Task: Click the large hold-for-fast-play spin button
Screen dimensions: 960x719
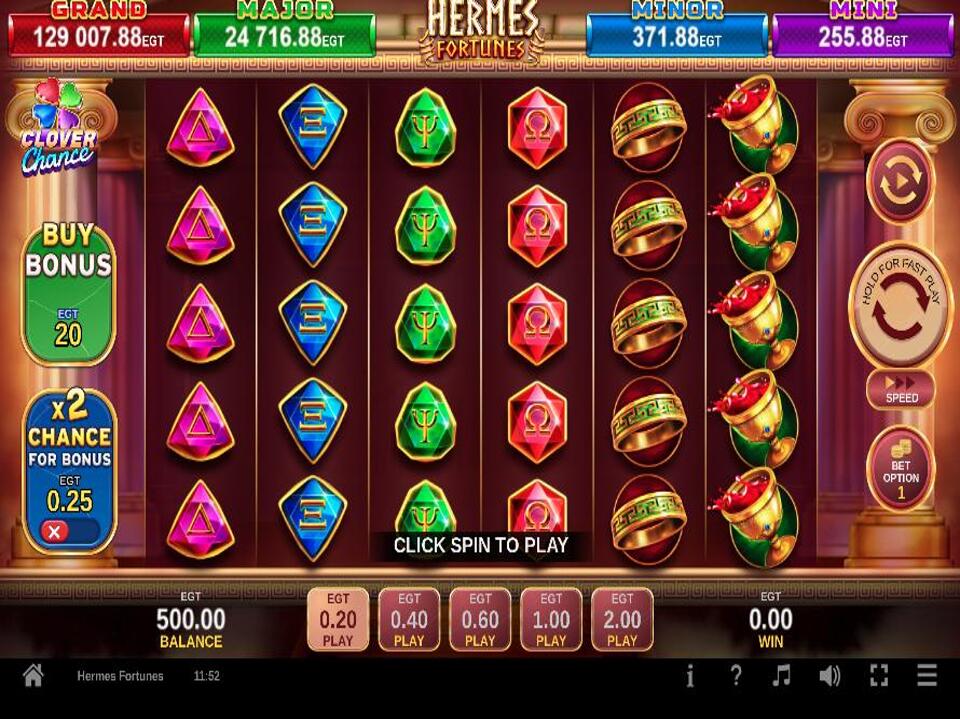Action: 900,305
